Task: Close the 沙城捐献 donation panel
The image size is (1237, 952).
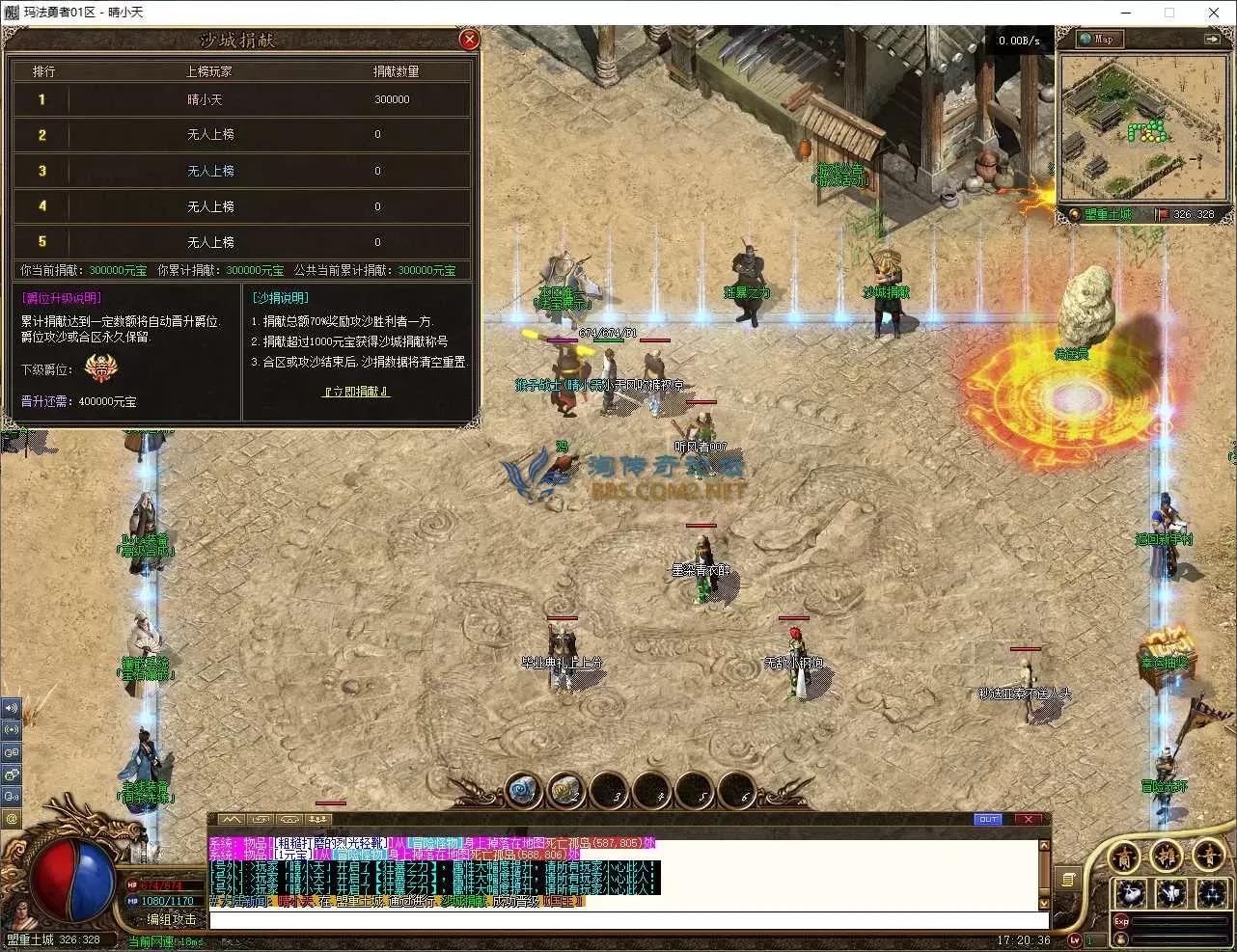Action: pyautogui.click(x=469, y=40)
